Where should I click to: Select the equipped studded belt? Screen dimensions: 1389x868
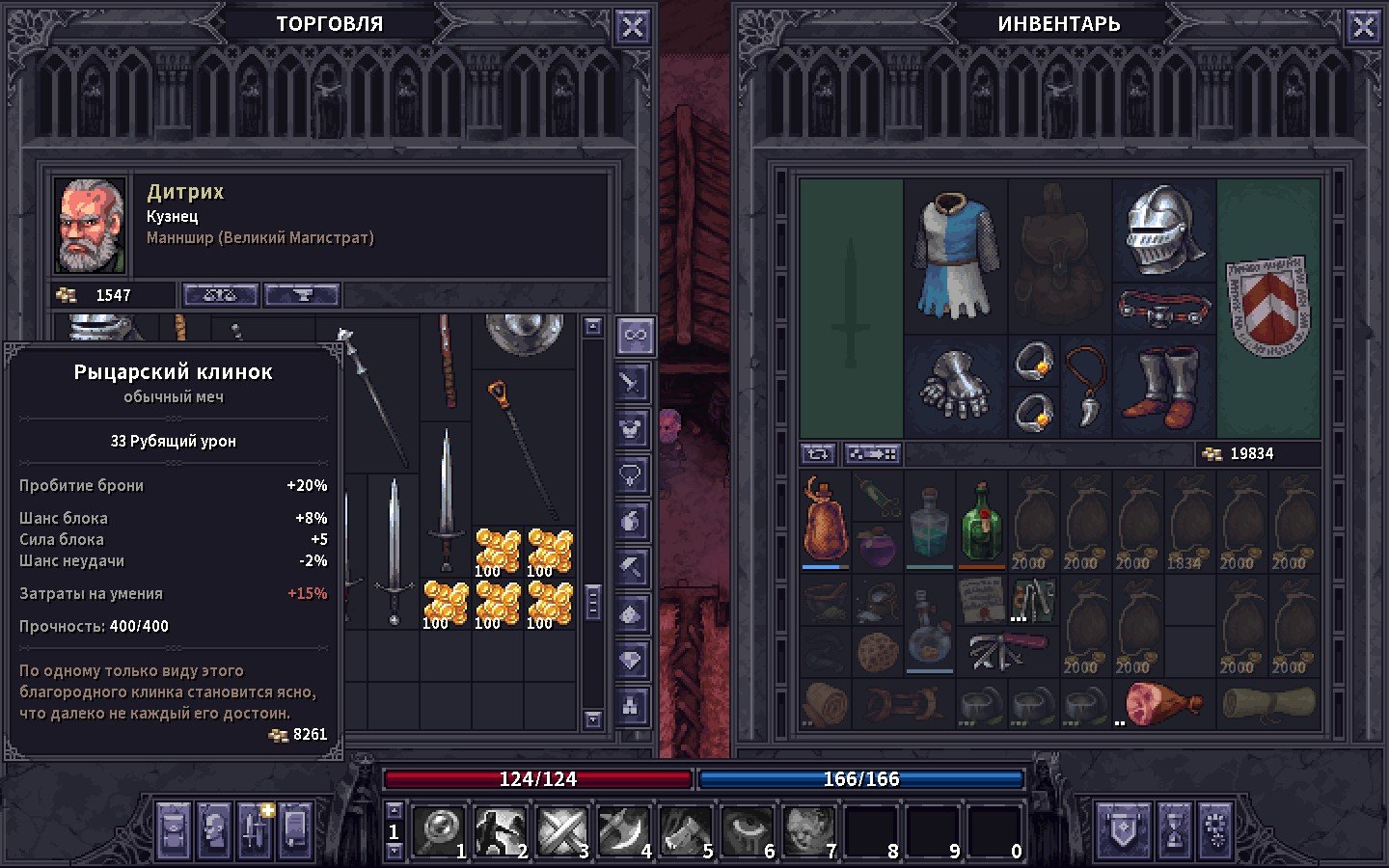pyautogui.click(x=1164, y=309)
